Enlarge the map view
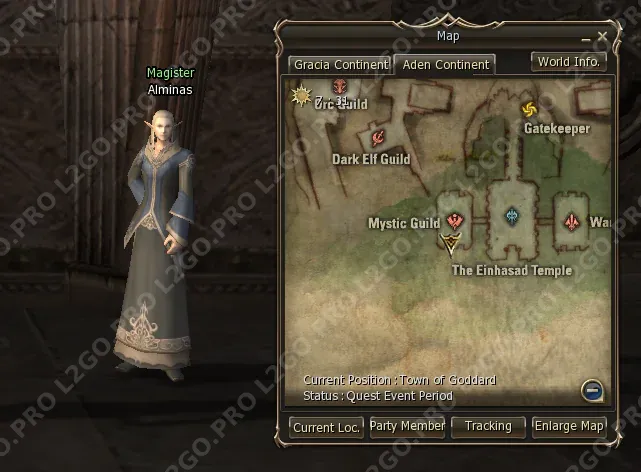 [569, 427]
